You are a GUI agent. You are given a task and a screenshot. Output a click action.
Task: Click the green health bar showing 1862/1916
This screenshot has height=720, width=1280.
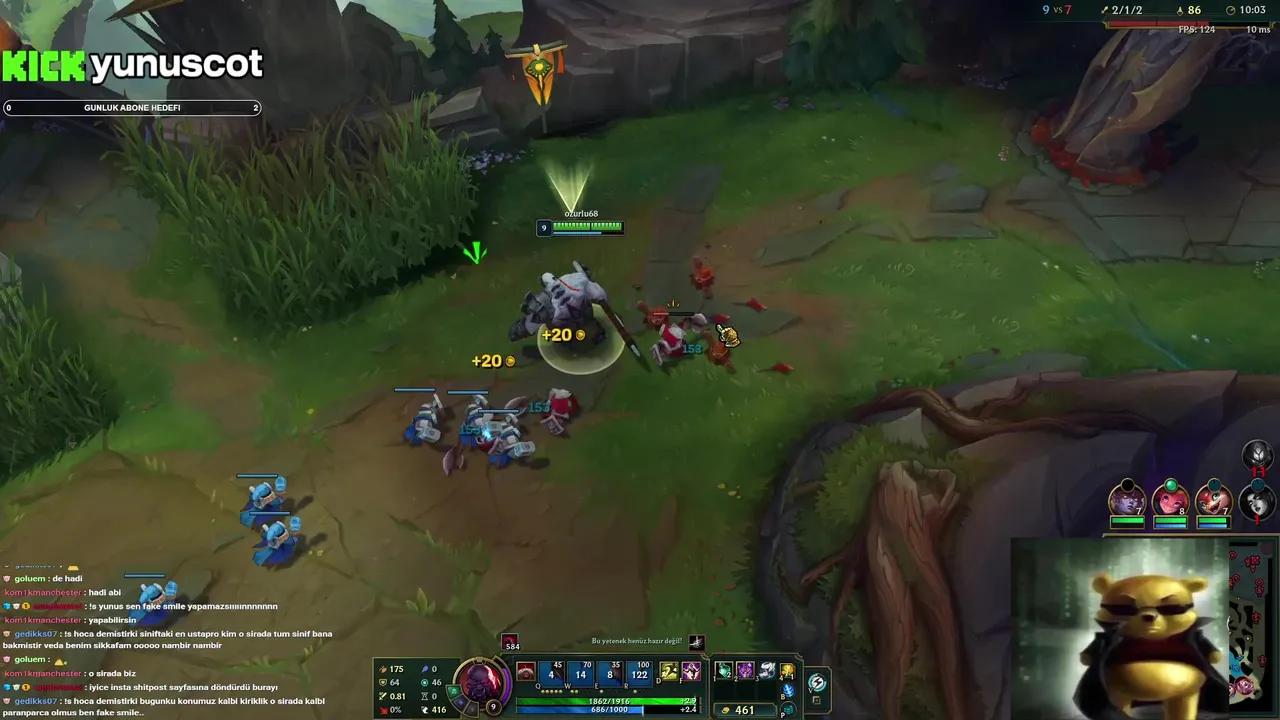(609, 700)
